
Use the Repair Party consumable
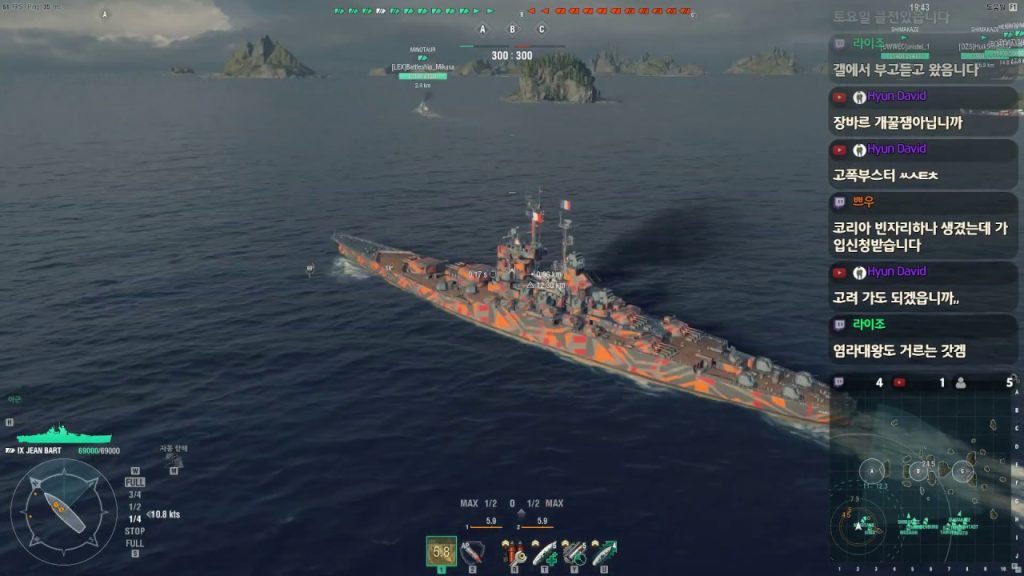coord(544,551)
